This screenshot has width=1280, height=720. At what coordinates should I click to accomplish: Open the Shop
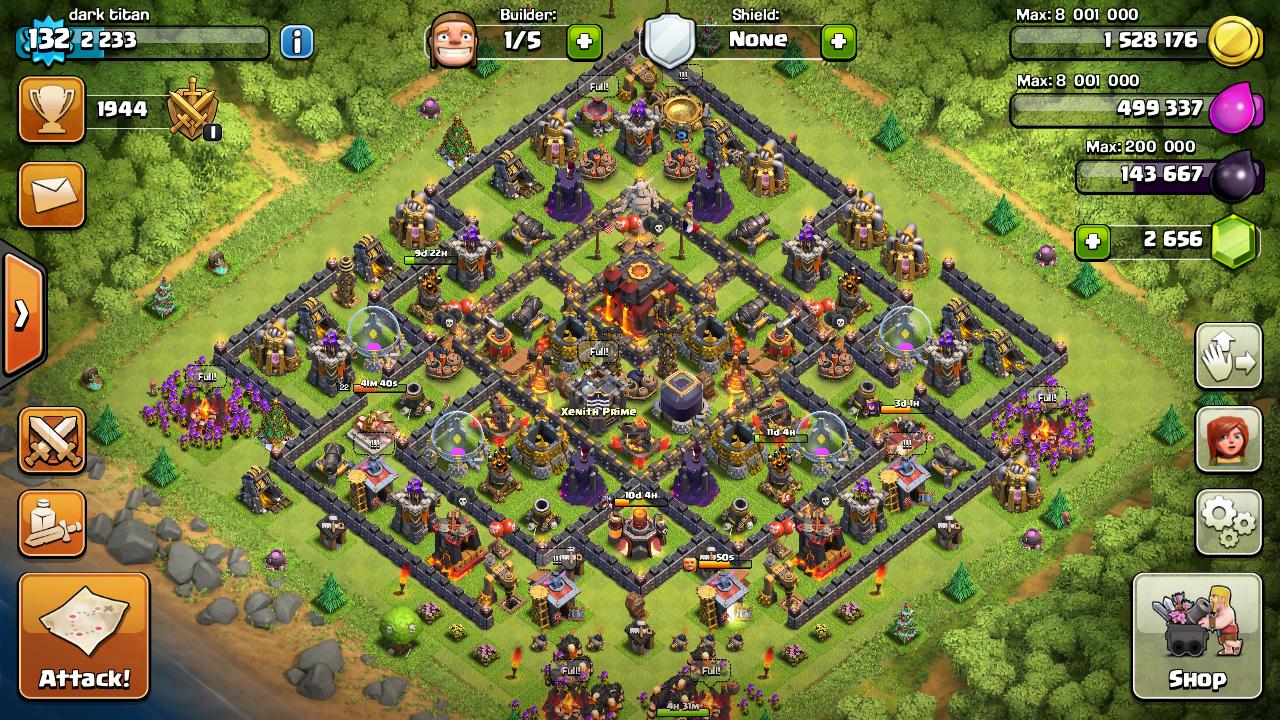click(x=1196, y=636)
